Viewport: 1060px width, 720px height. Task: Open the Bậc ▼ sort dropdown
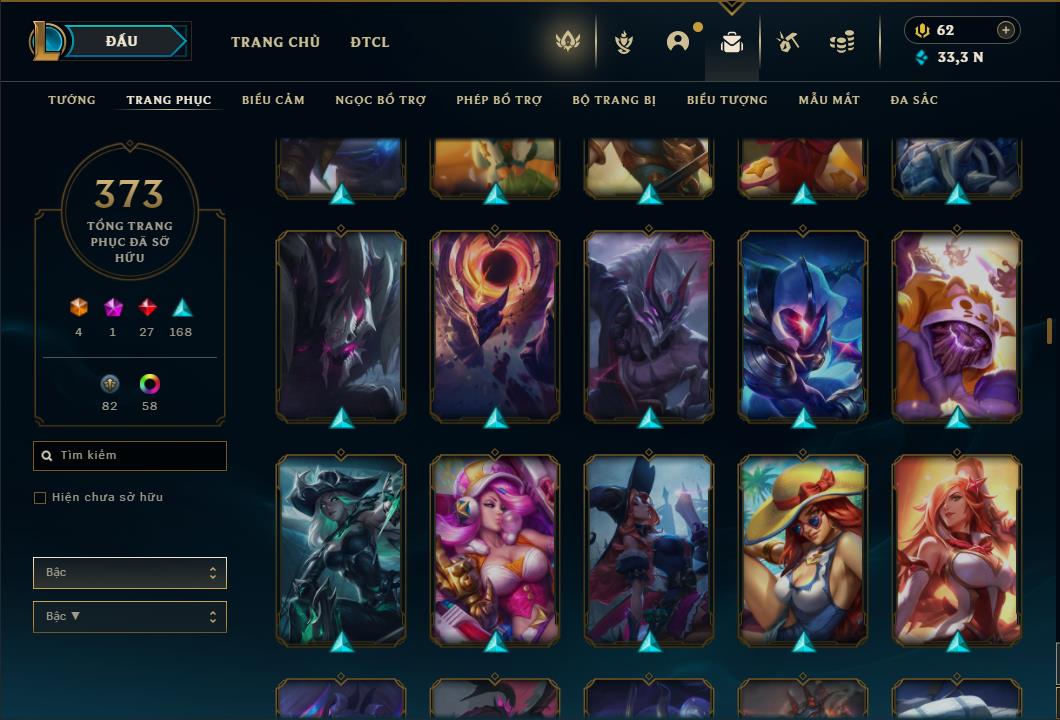point(130,617)
